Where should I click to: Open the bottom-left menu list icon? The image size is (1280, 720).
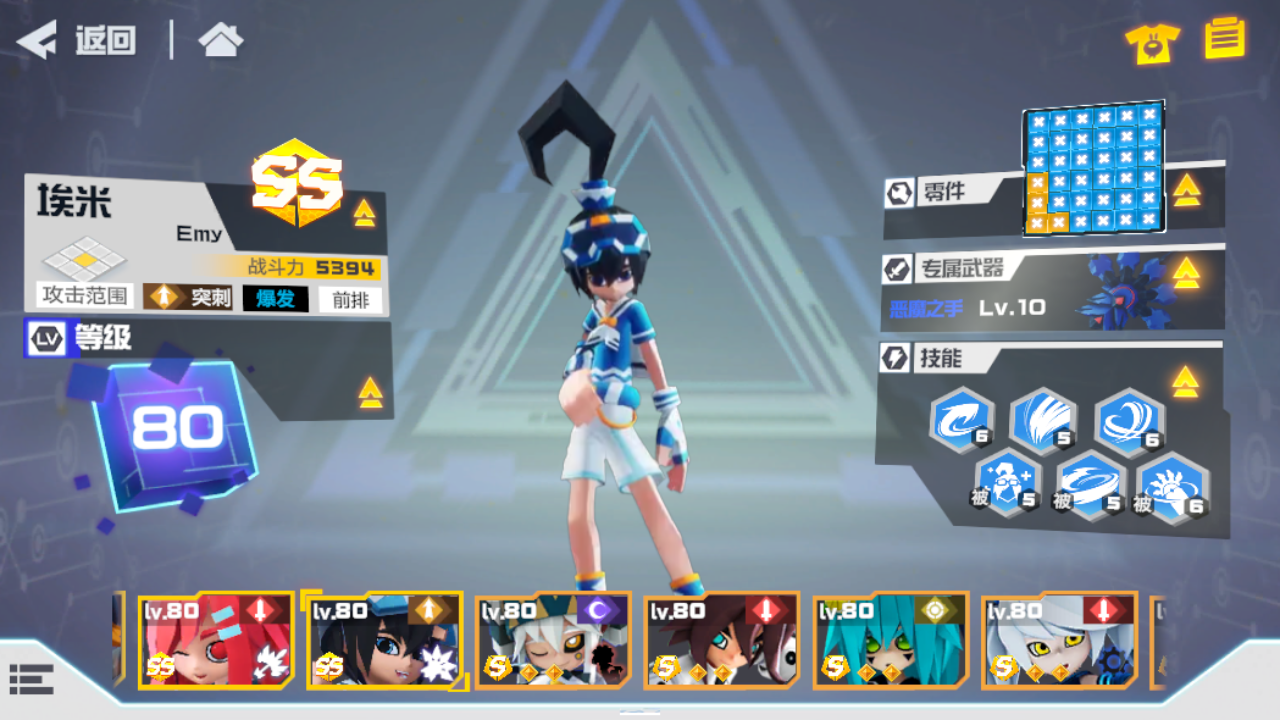[x=33, y=677]
